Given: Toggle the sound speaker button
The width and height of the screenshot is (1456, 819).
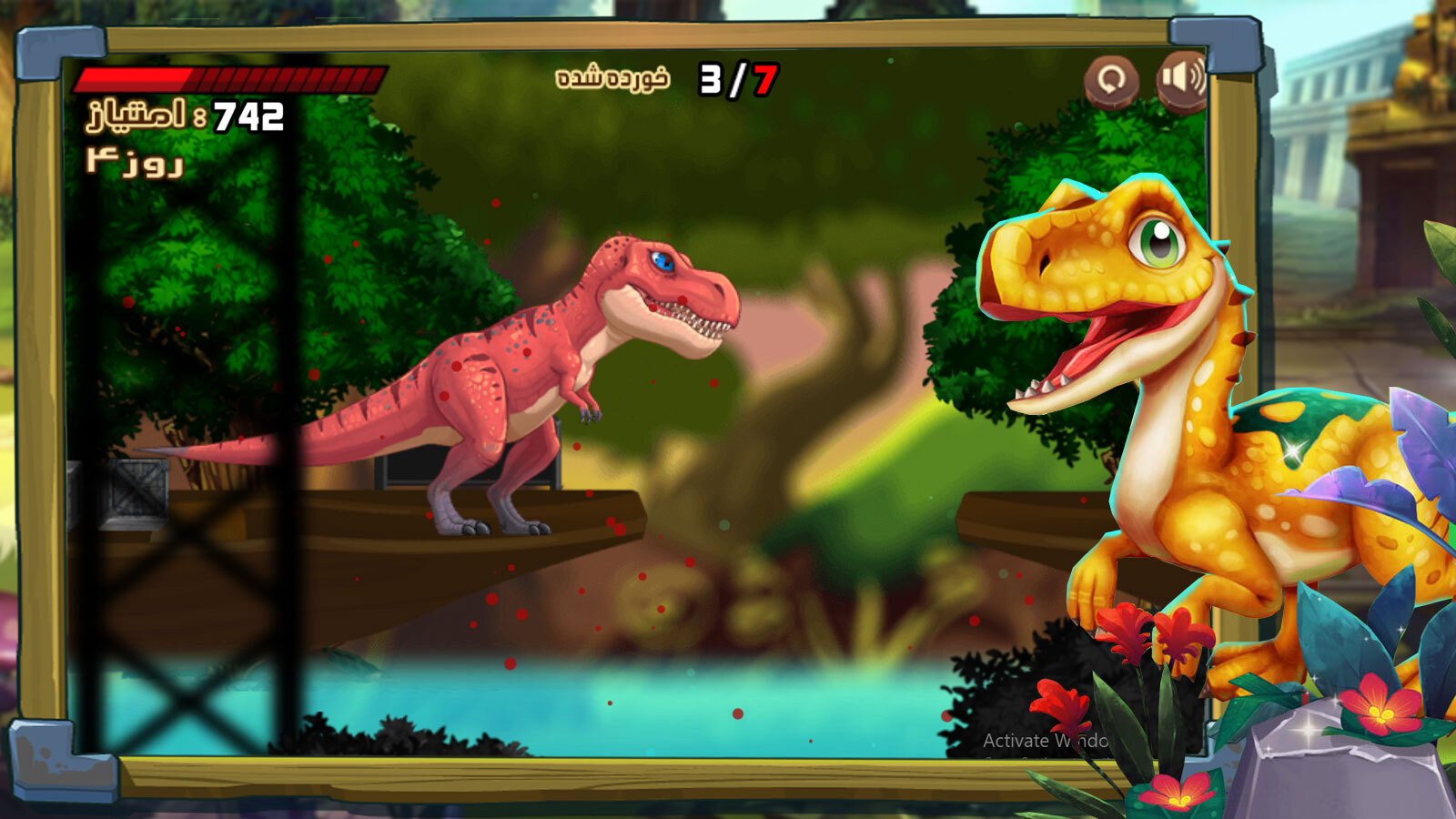Looking at the screenshot, I should pos(1181,78).
